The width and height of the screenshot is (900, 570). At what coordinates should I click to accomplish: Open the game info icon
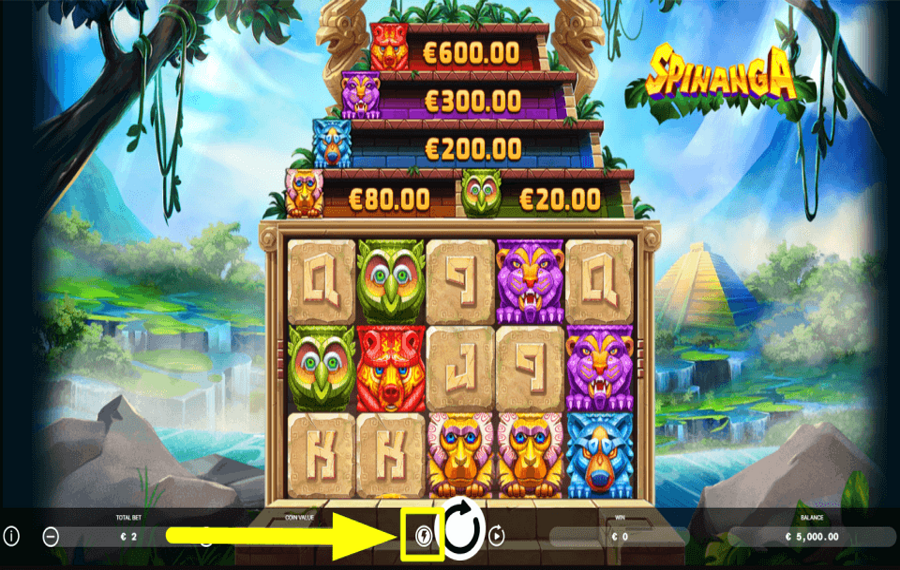[11, 536]
